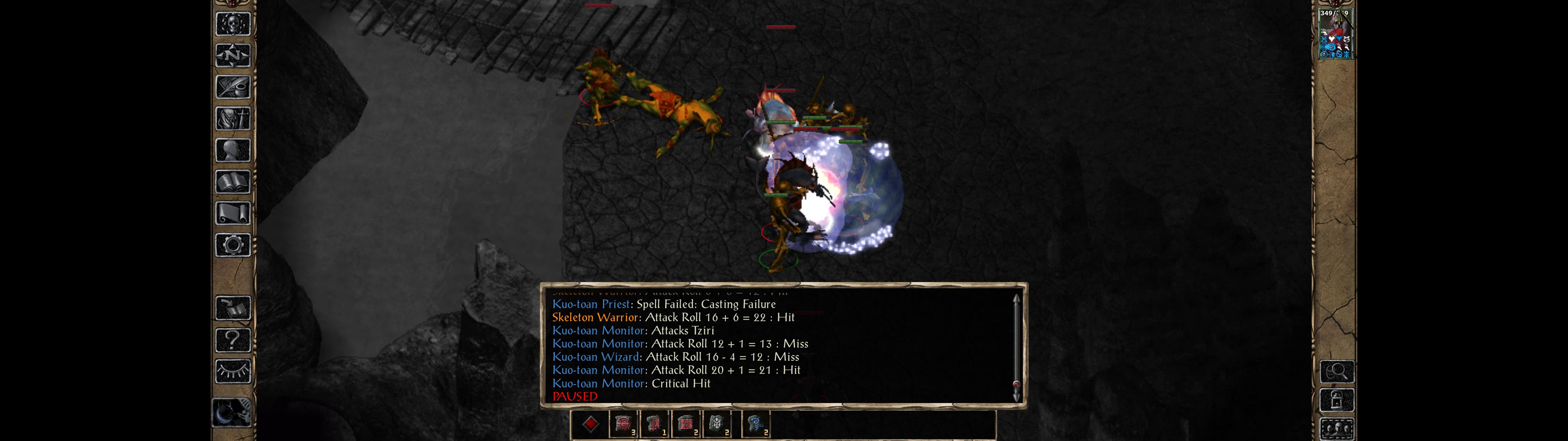Click the magnifying glass zoom button

1337,371
